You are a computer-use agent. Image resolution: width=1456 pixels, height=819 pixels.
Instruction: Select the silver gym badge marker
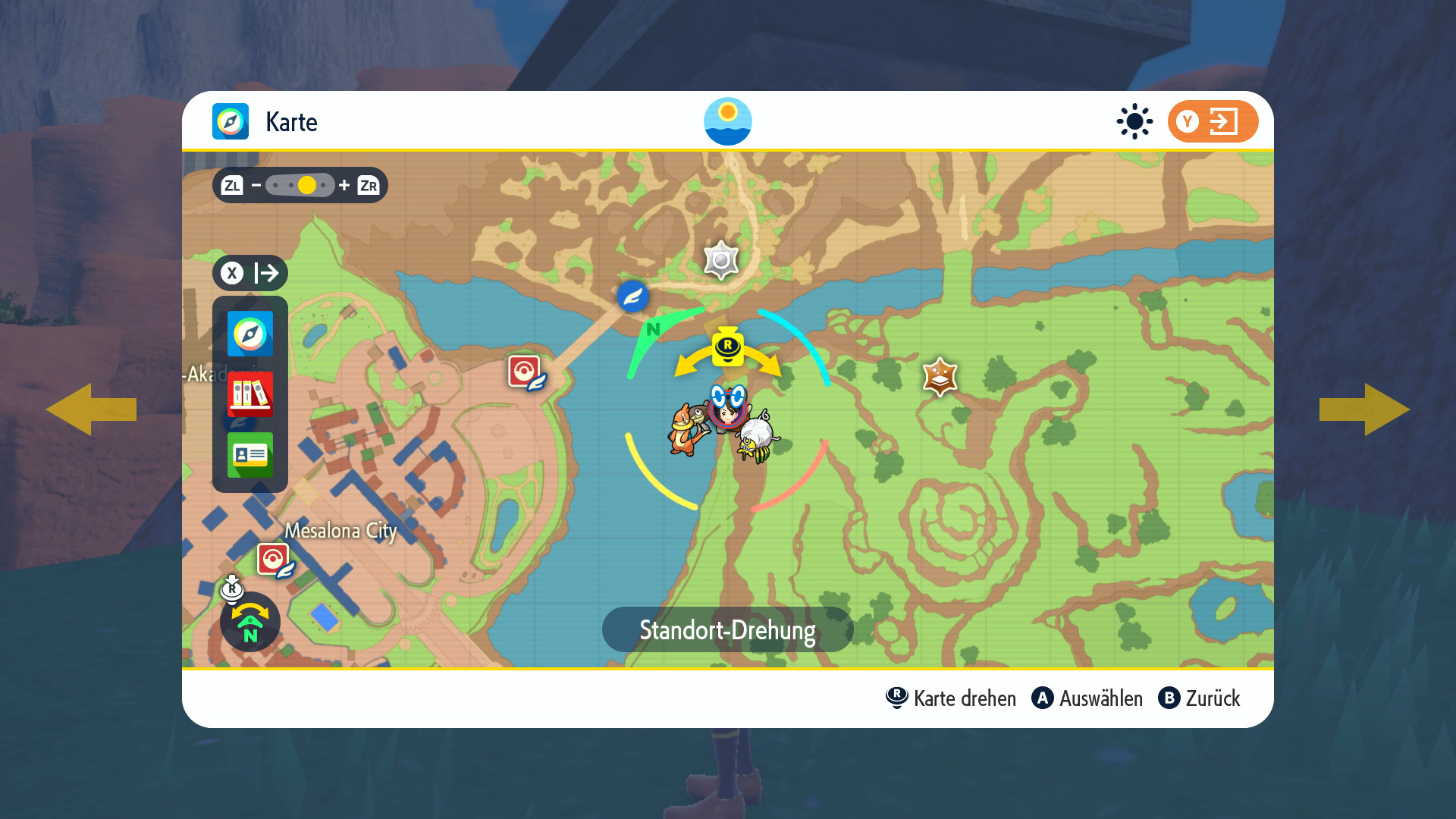[720, 261]
